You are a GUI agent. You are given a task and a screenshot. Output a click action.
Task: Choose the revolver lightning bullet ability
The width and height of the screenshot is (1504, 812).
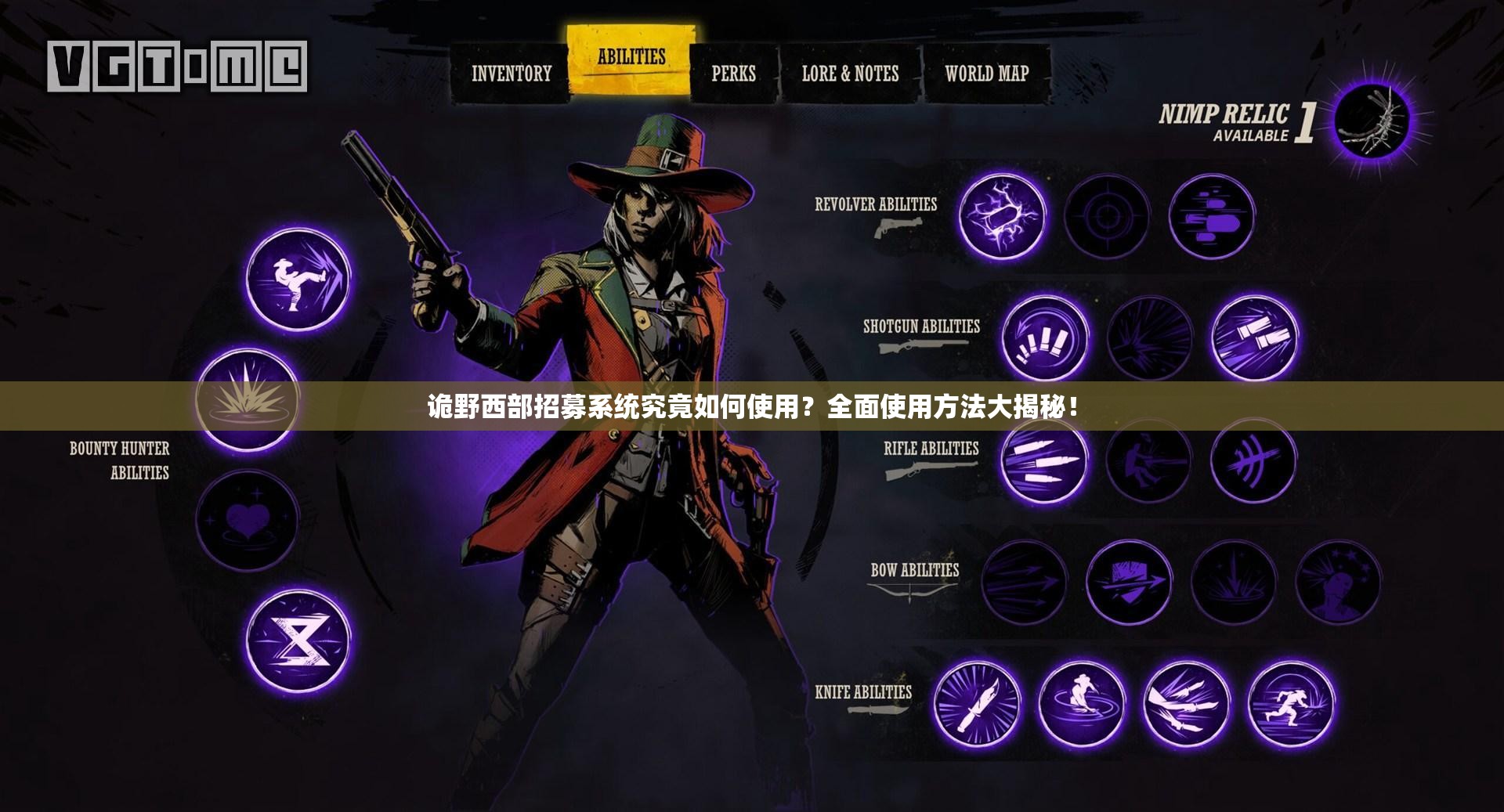tap(1002, 216)
